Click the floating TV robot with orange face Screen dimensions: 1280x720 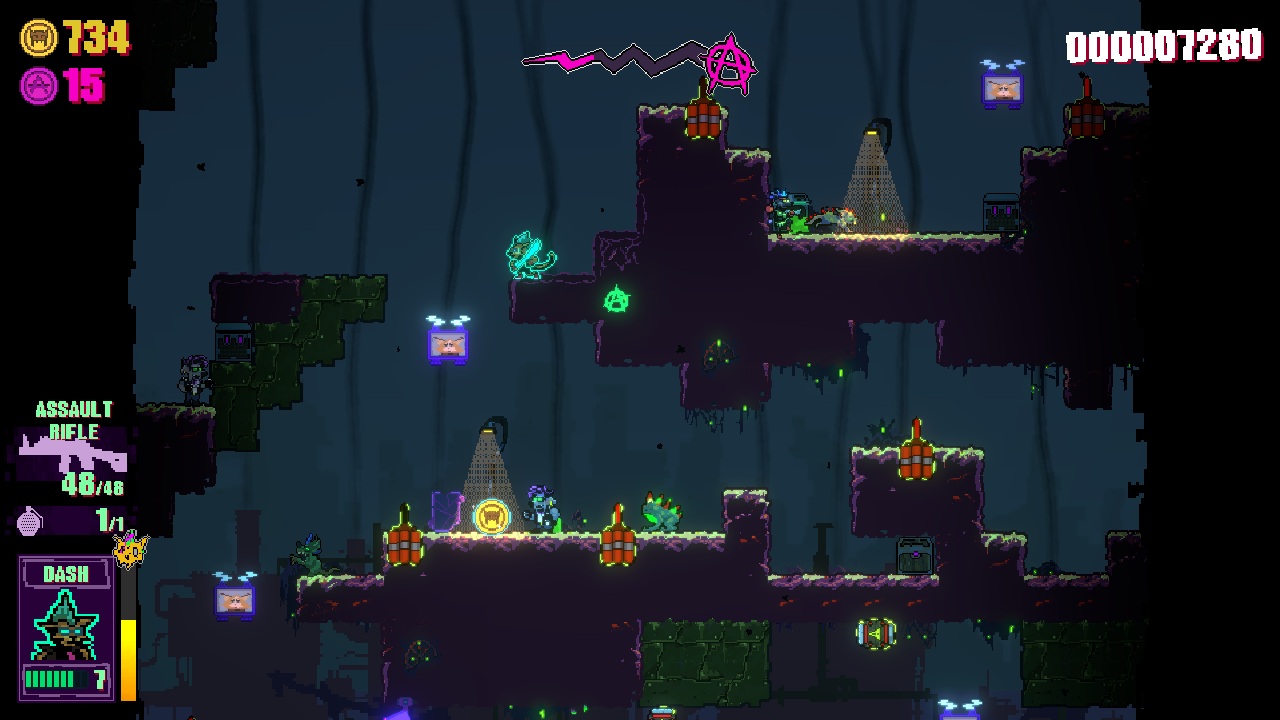click(x=448, y=345)
